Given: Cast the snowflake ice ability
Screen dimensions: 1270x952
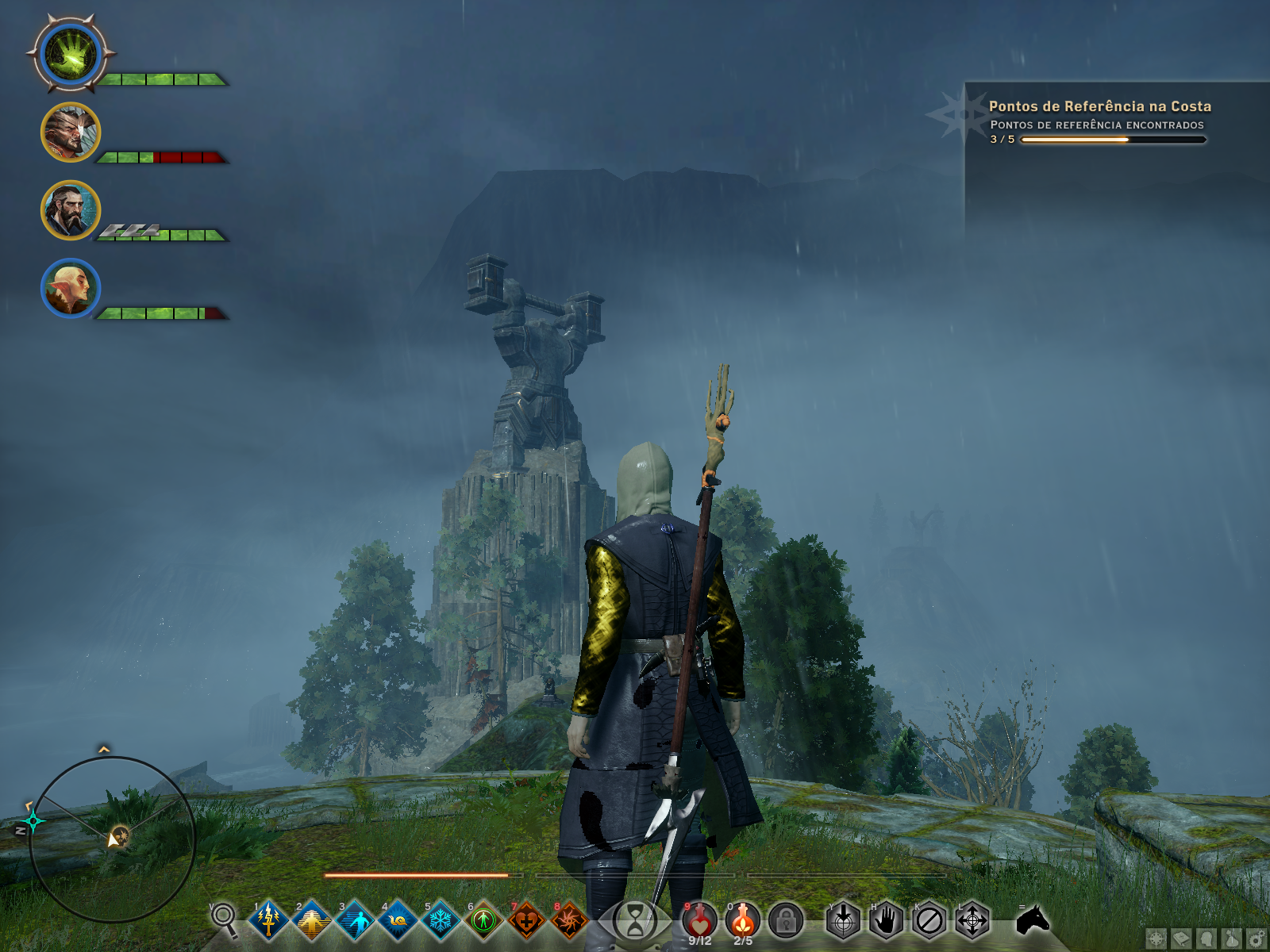Looking at the screenshot, I should tap(441, 921).
